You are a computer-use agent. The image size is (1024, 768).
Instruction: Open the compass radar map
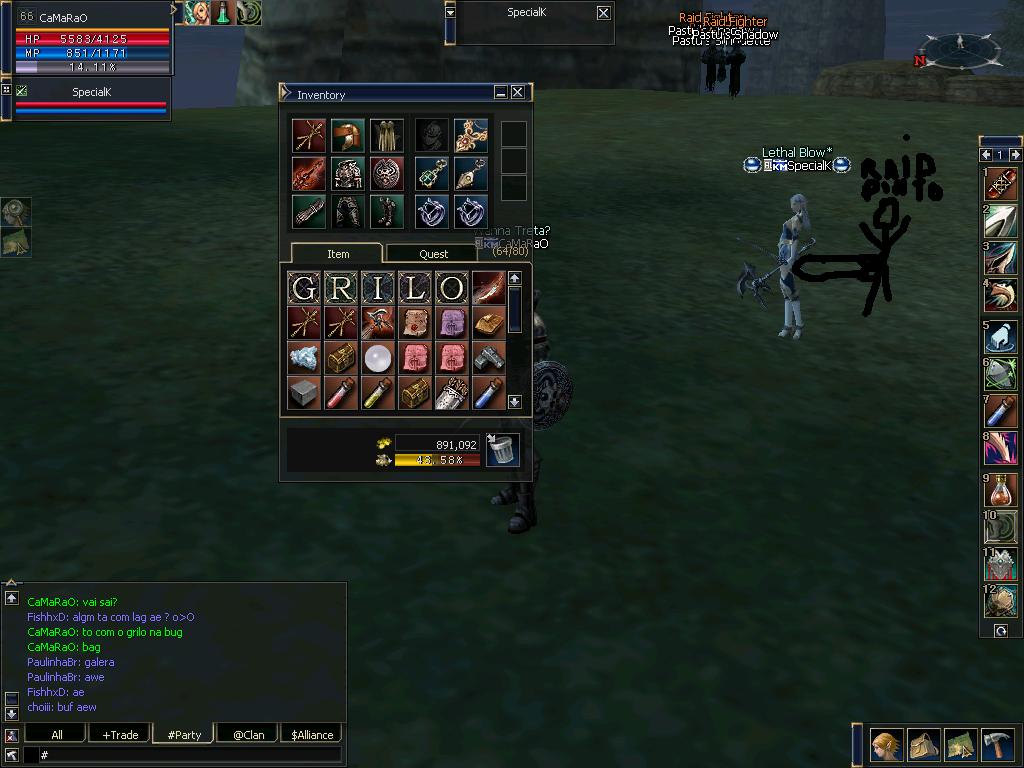tap(959, 48)
